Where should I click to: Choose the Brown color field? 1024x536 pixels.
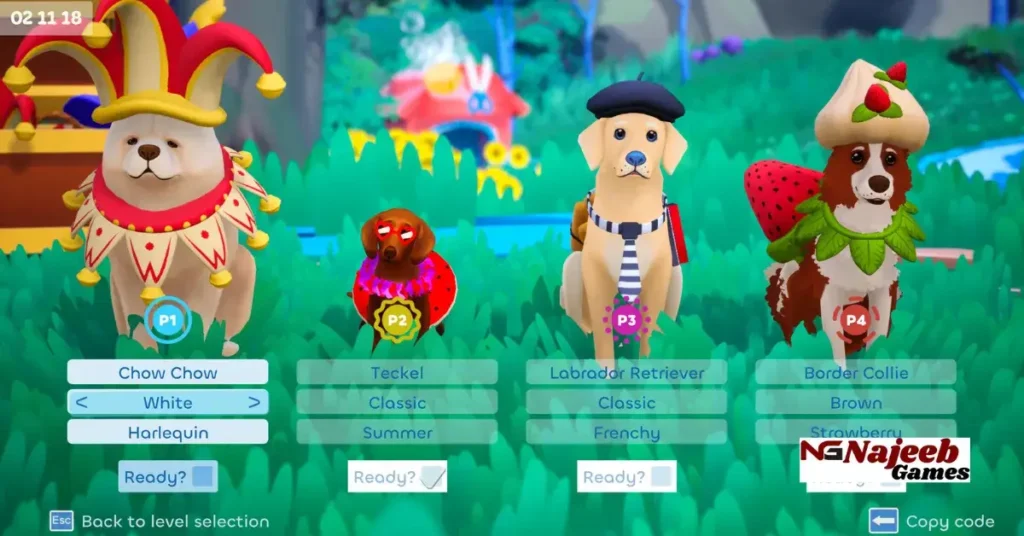pyautogui.click(x=856, y=403)
